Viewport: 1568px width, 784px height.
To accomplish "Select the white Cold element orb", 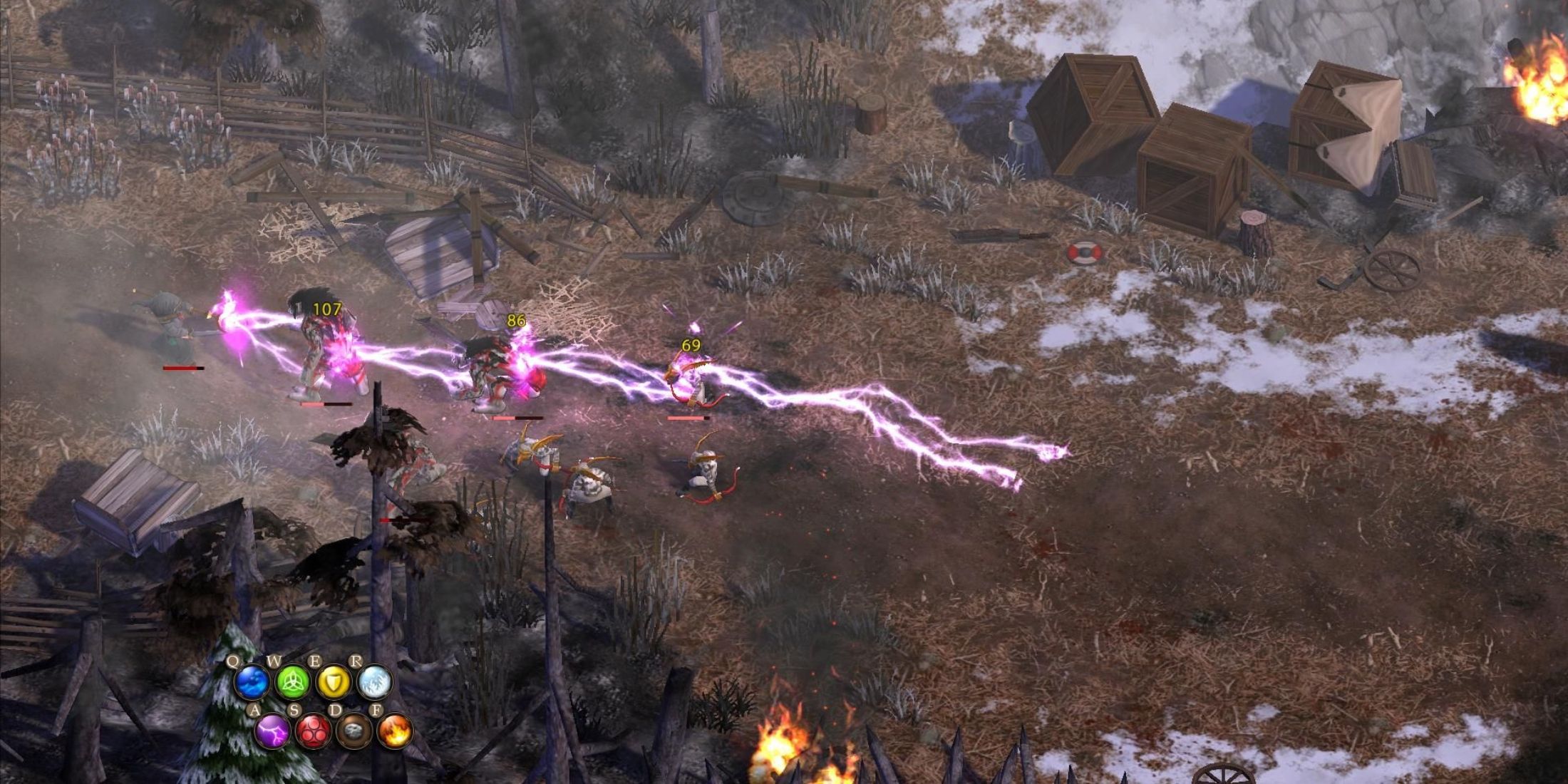I will (373, 683).
